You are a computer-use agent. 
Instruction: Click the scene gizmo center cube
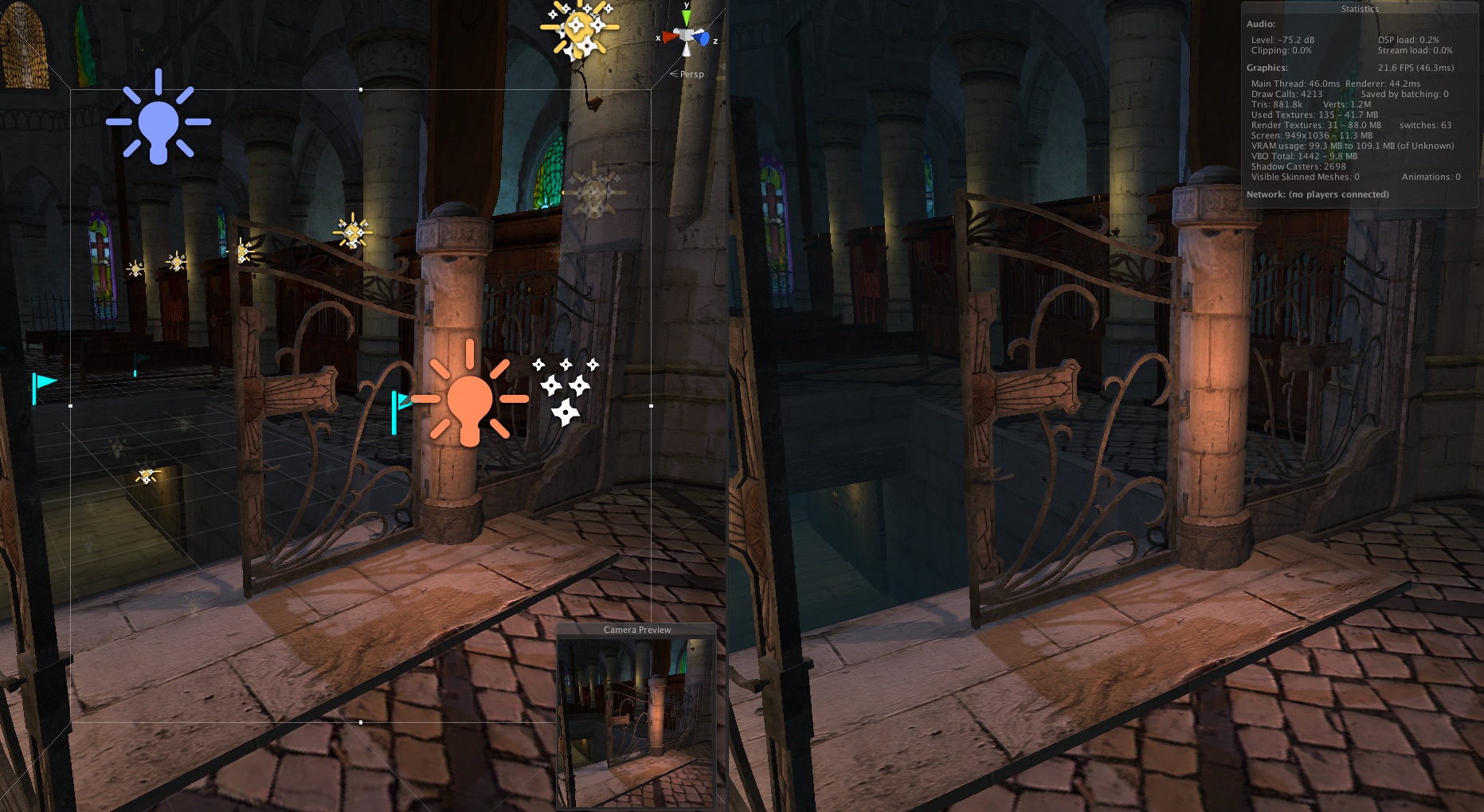tap(685, 34)
